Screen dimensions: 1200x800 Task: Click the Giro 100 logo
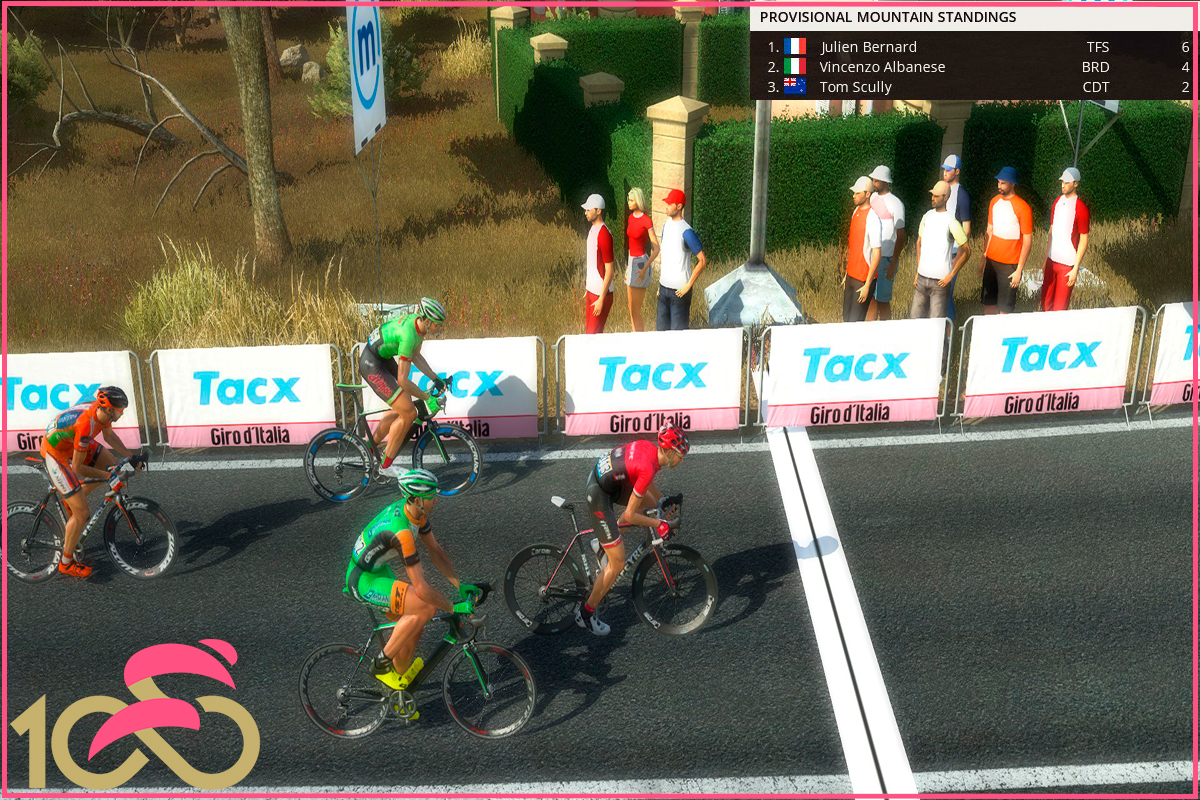[135, 712]
